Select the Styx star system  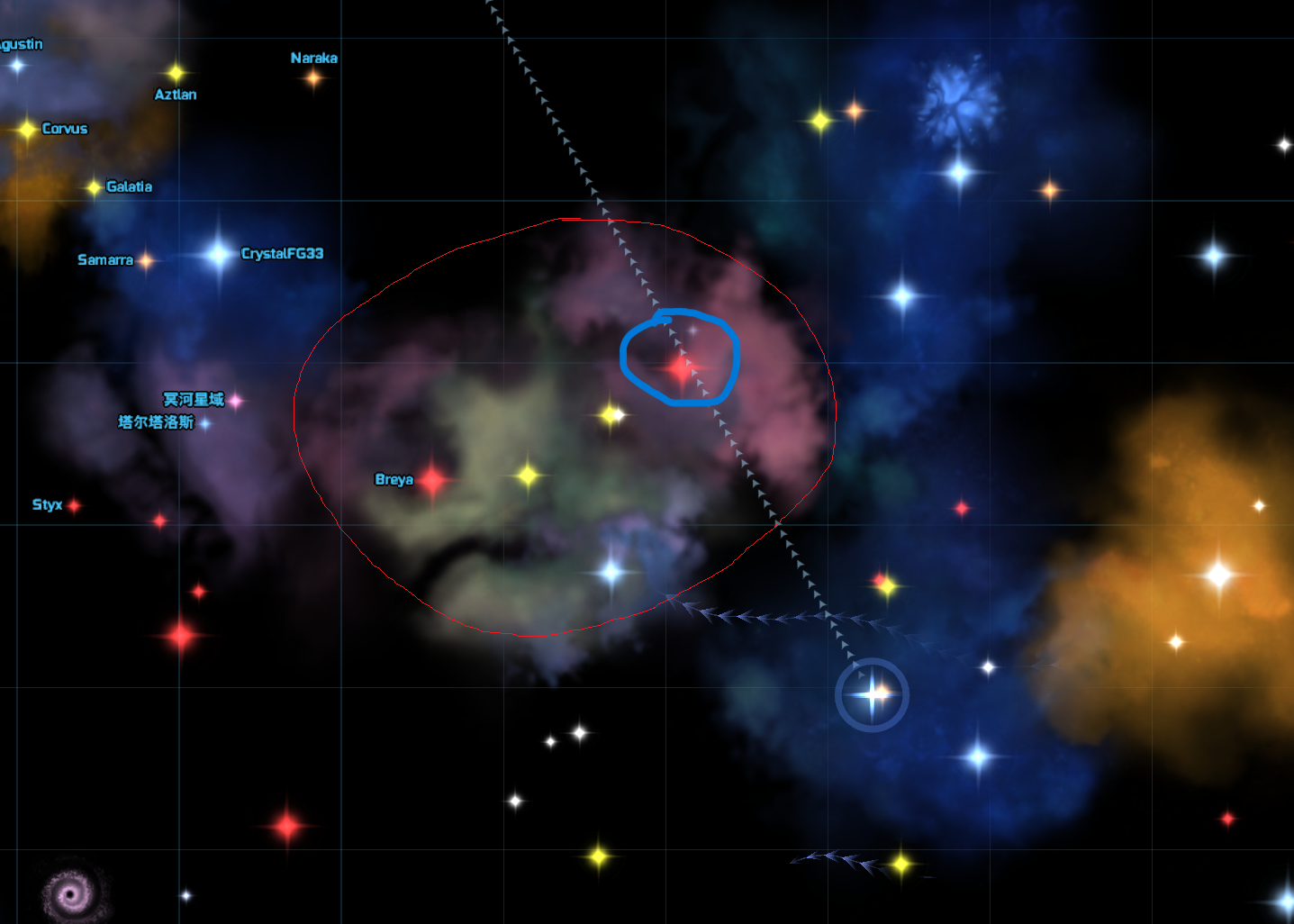[x=75, y=505]
